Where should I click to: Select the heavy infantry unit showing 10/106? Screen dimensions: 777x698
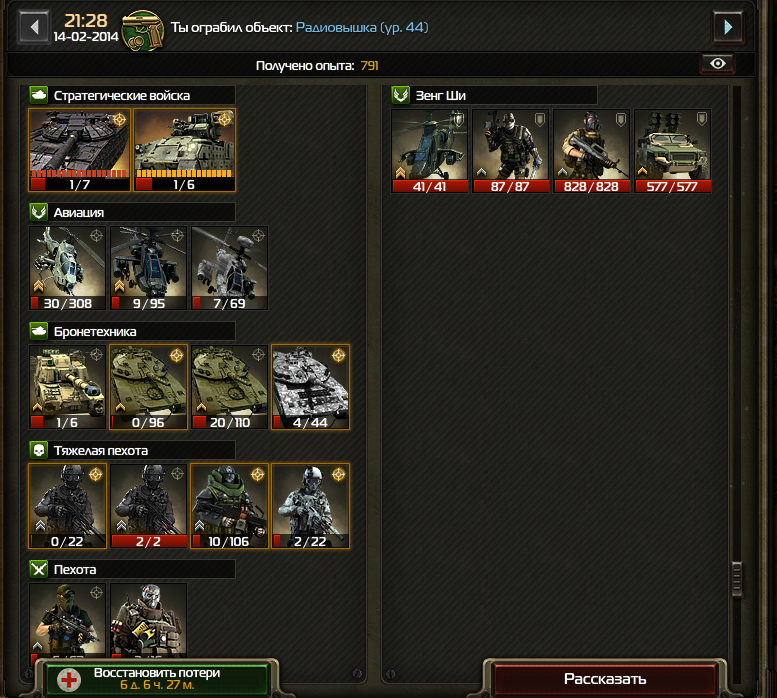[x=229, y=505]
